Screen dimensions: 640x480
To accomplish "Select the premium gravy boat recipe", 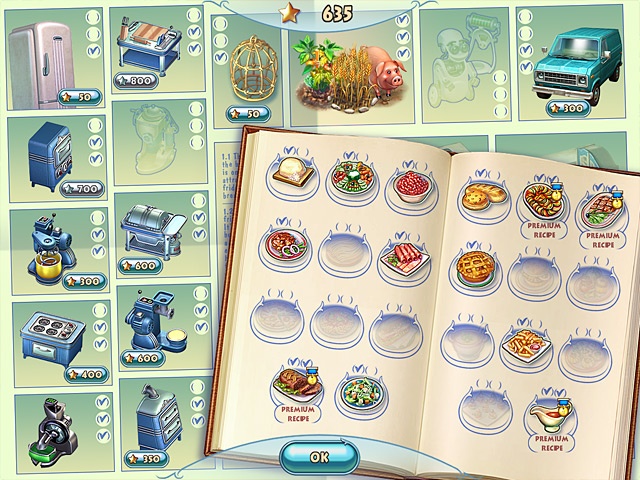I will click(549, 410).
